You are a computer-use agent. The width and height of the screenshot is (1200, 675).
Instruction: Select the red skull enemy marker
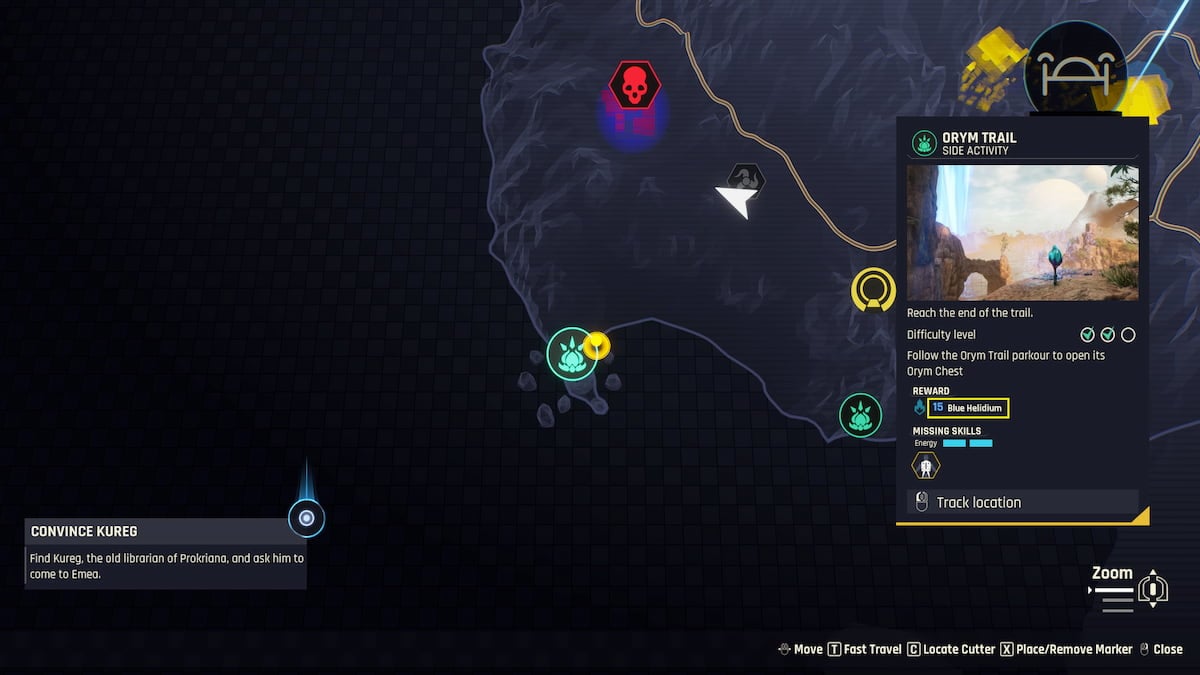coord(634,86)
